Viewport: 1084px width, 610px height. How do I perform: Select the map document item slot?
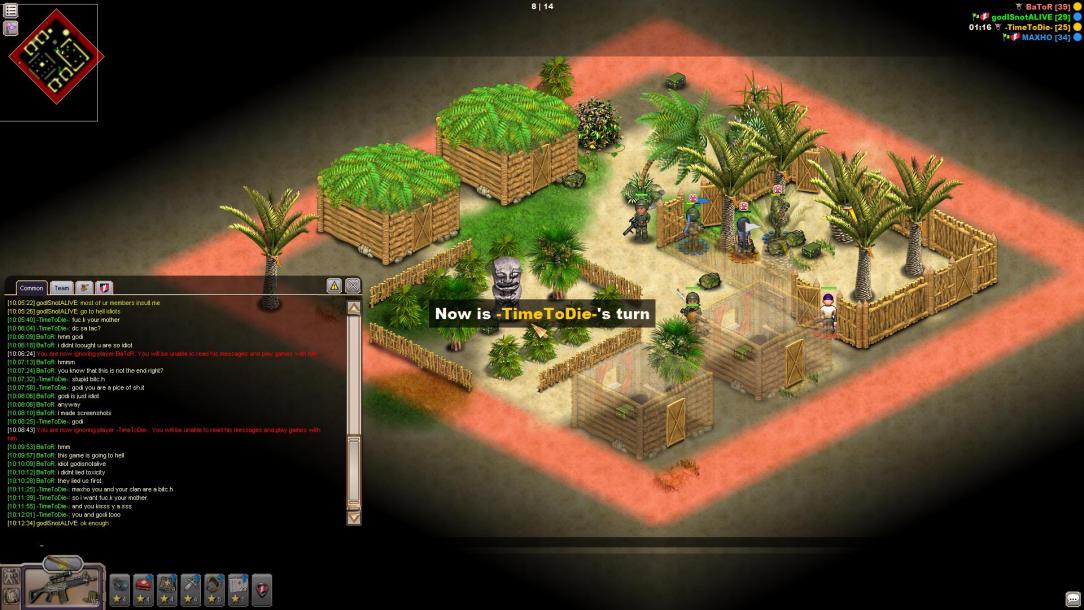(238, 586)
